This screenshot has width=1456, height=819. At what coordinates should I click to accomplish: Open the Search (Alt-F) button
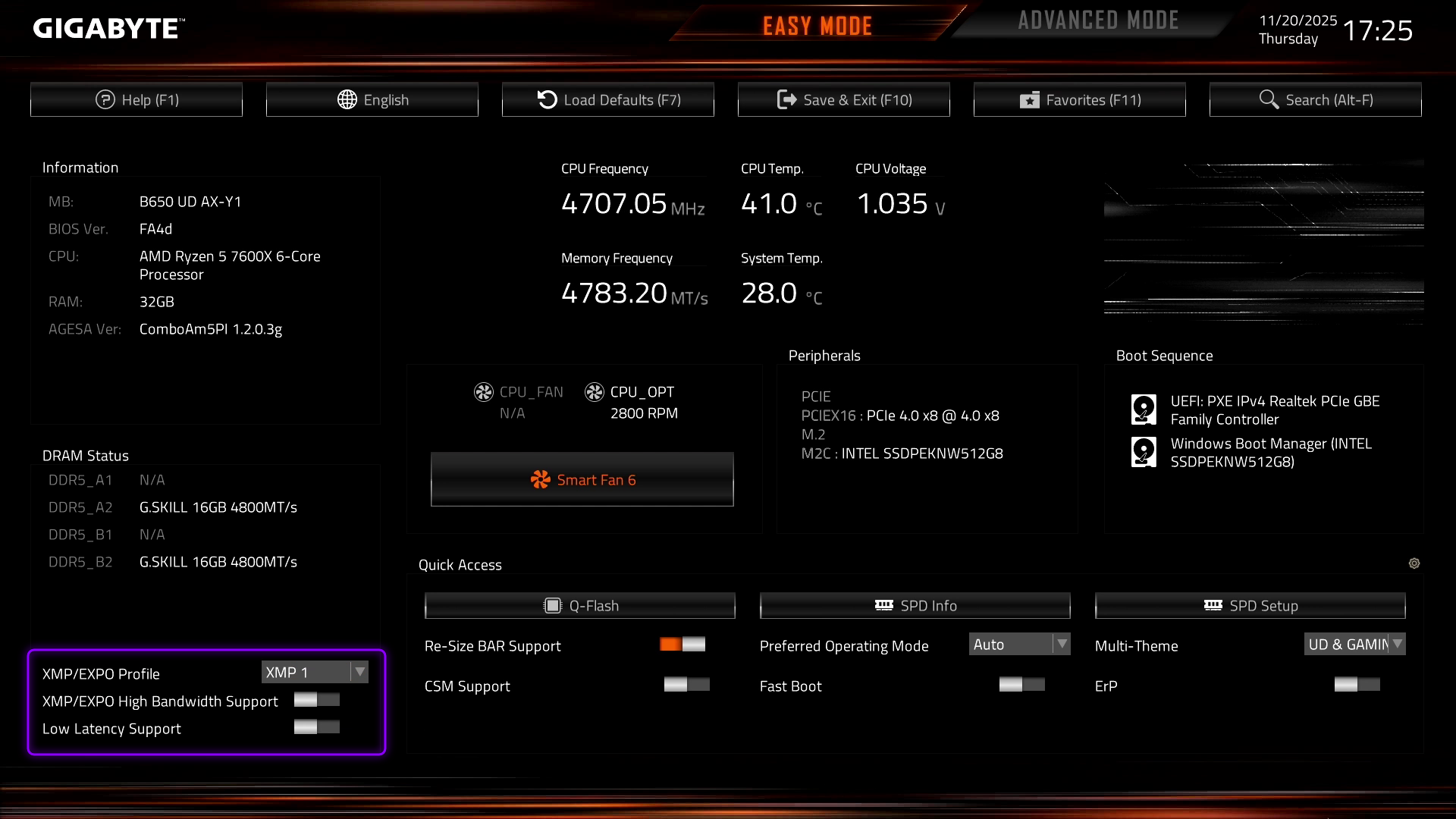pos(1316,99)
